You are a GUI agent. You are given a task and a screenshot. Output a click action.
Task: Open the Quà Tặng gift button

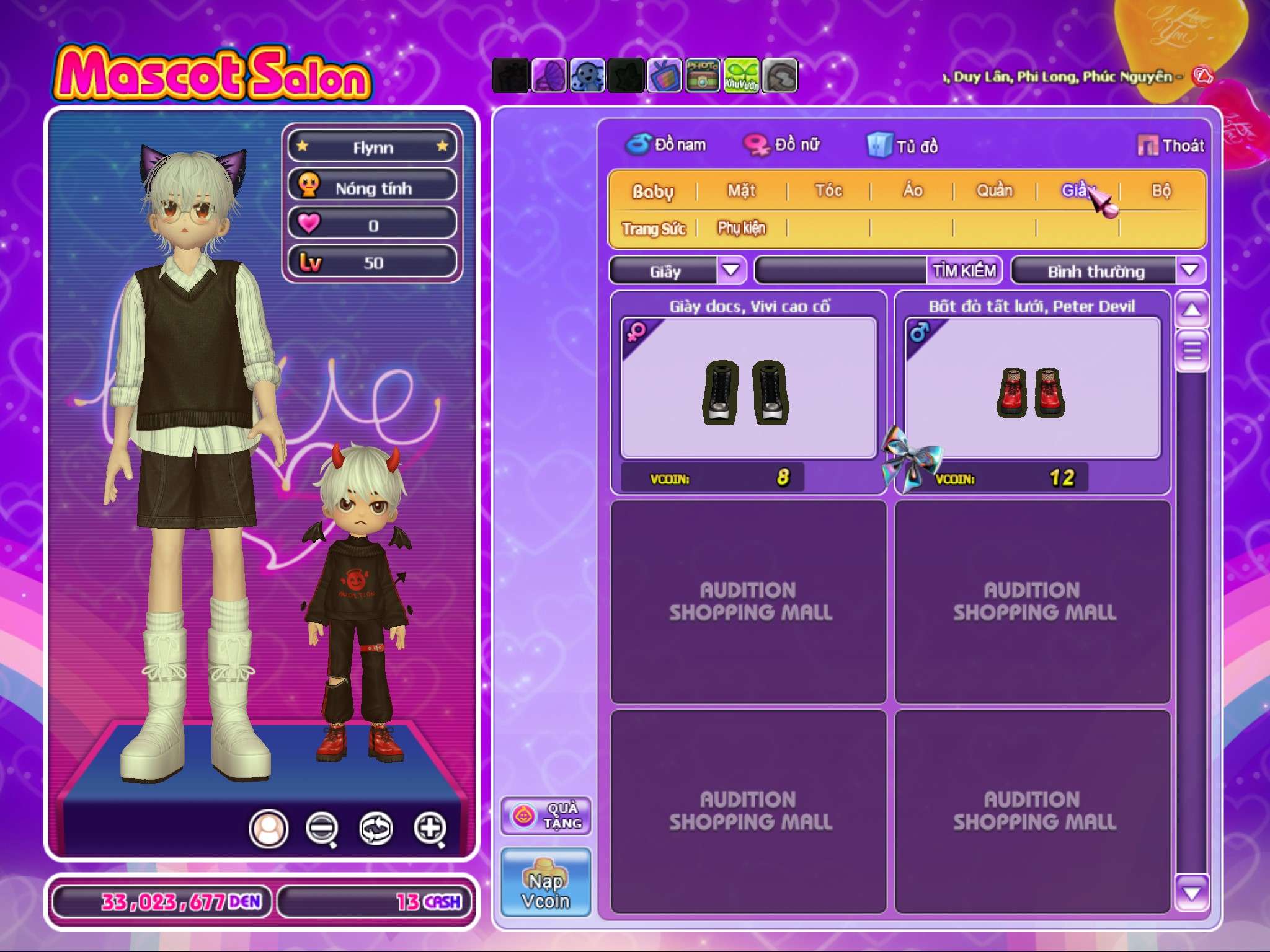[x=546, y=816]
